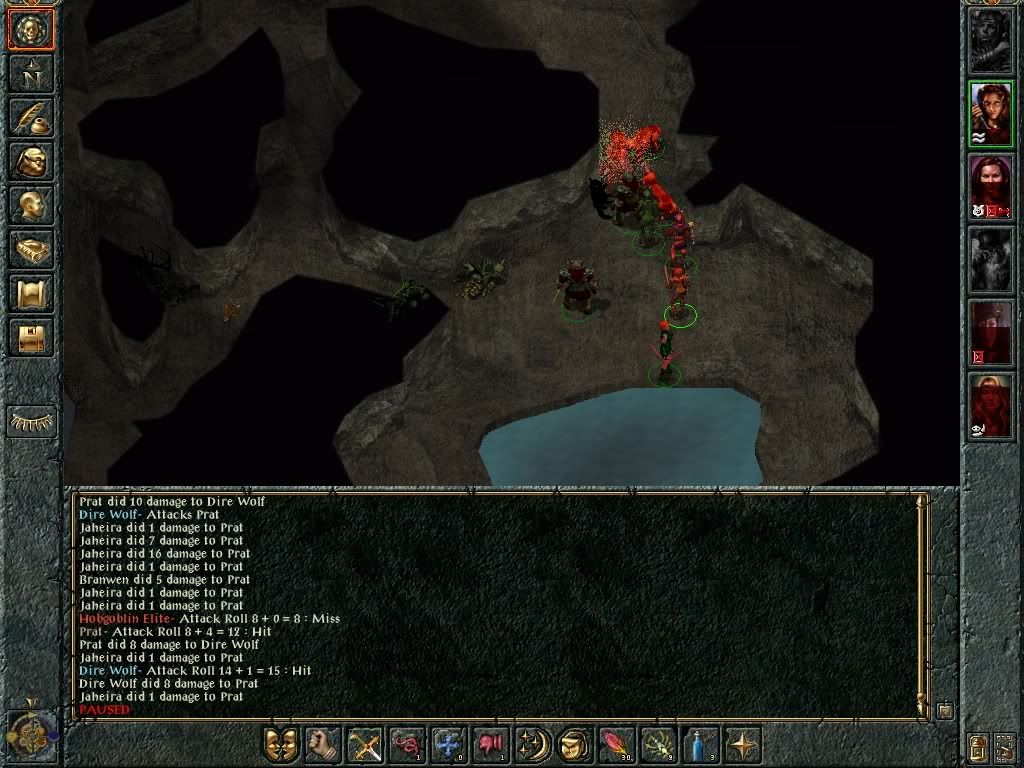Use the blue potion quick item
1024x768 pixels.
click(x=699, y=745)
